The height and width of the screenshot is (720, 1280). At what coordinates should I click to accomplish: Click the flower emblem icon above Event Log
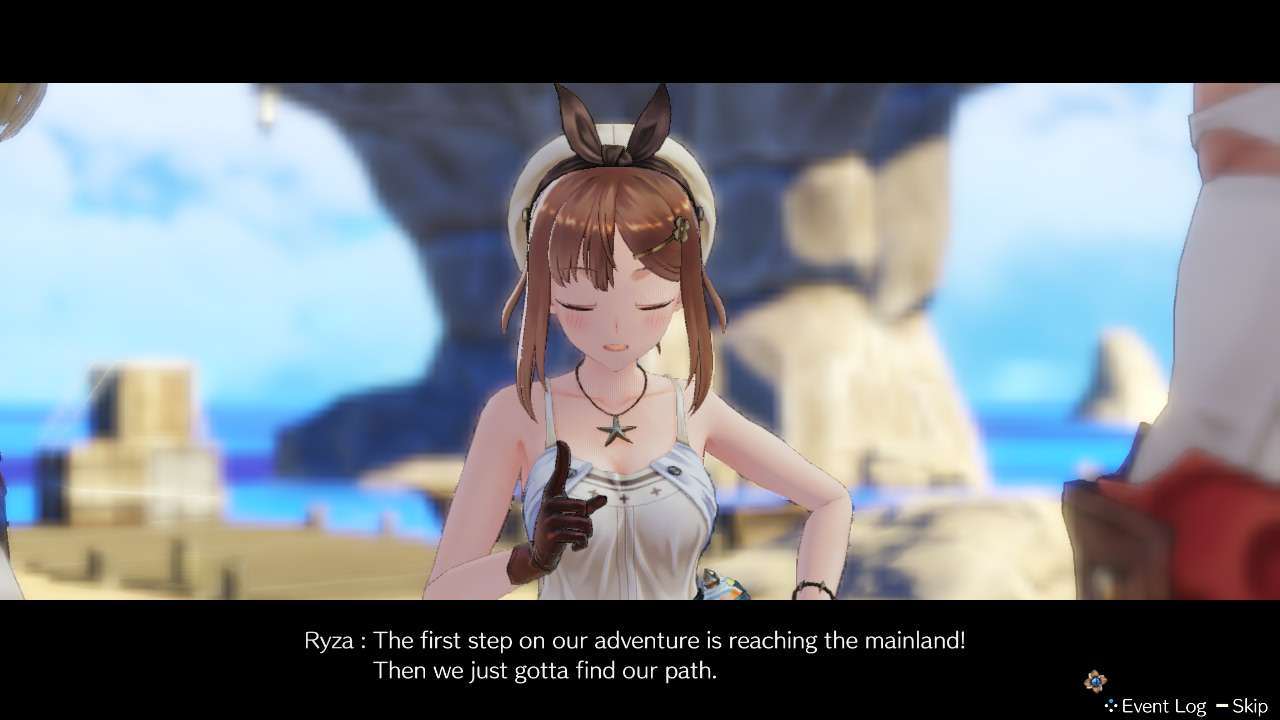click(x=1096, y=680)
